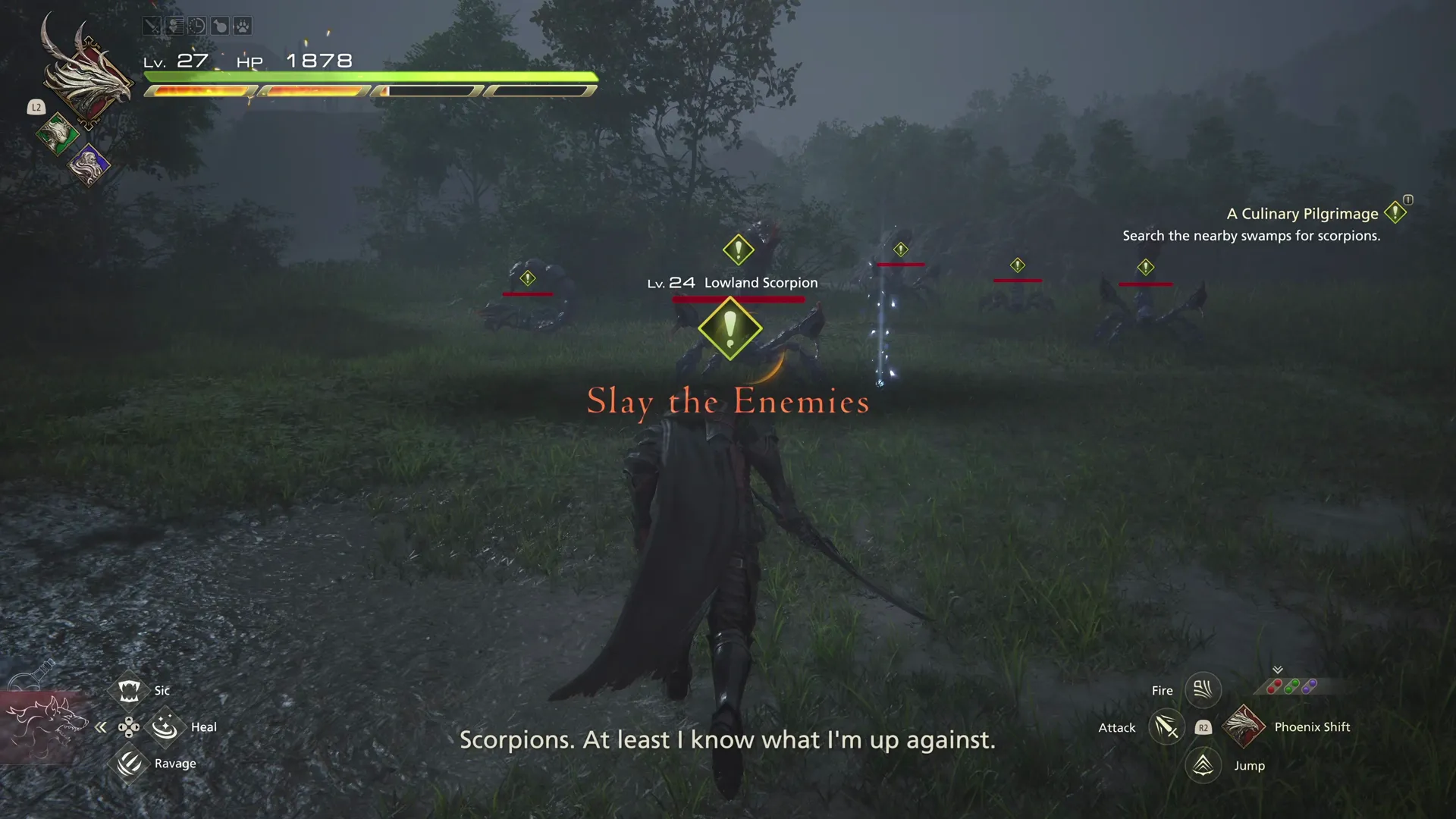Expand the ability loadout double chevron

pyautogui.click(x=1278, y=670)
